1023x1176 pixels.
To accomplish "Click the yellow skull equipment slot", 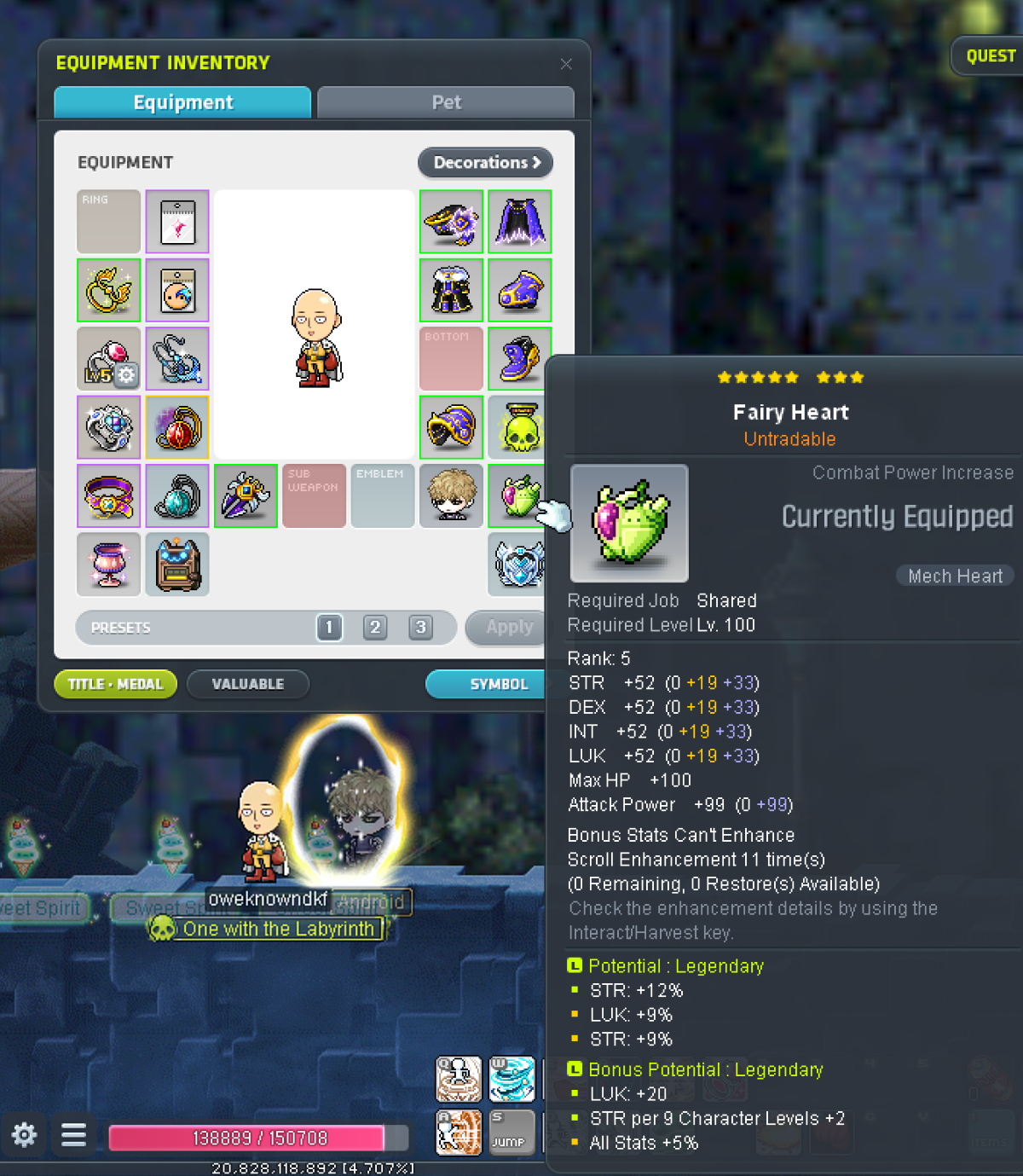I will coord(520,427).
